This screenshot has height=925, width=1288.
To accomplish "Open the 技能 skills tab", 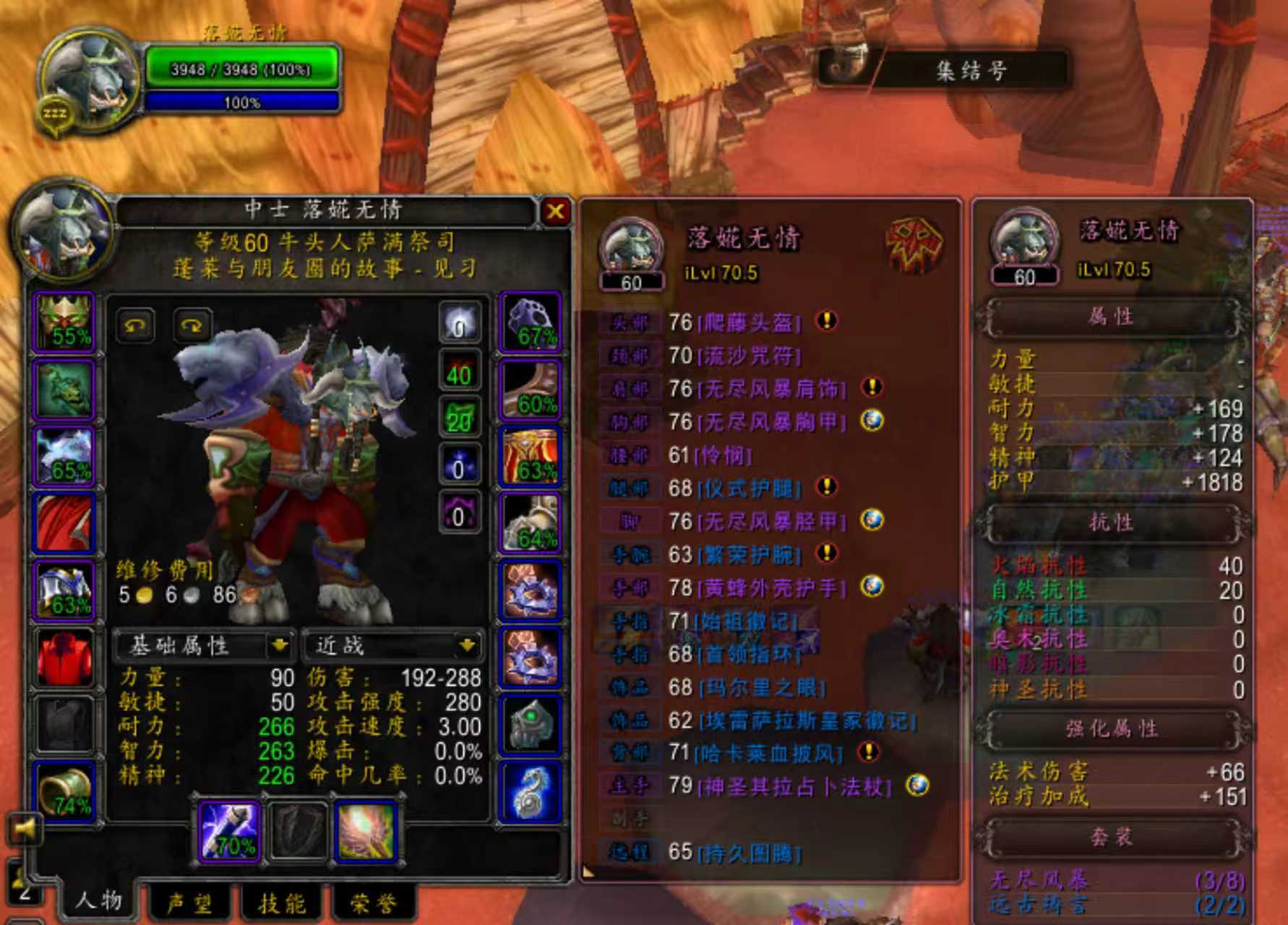I will 282,903.
